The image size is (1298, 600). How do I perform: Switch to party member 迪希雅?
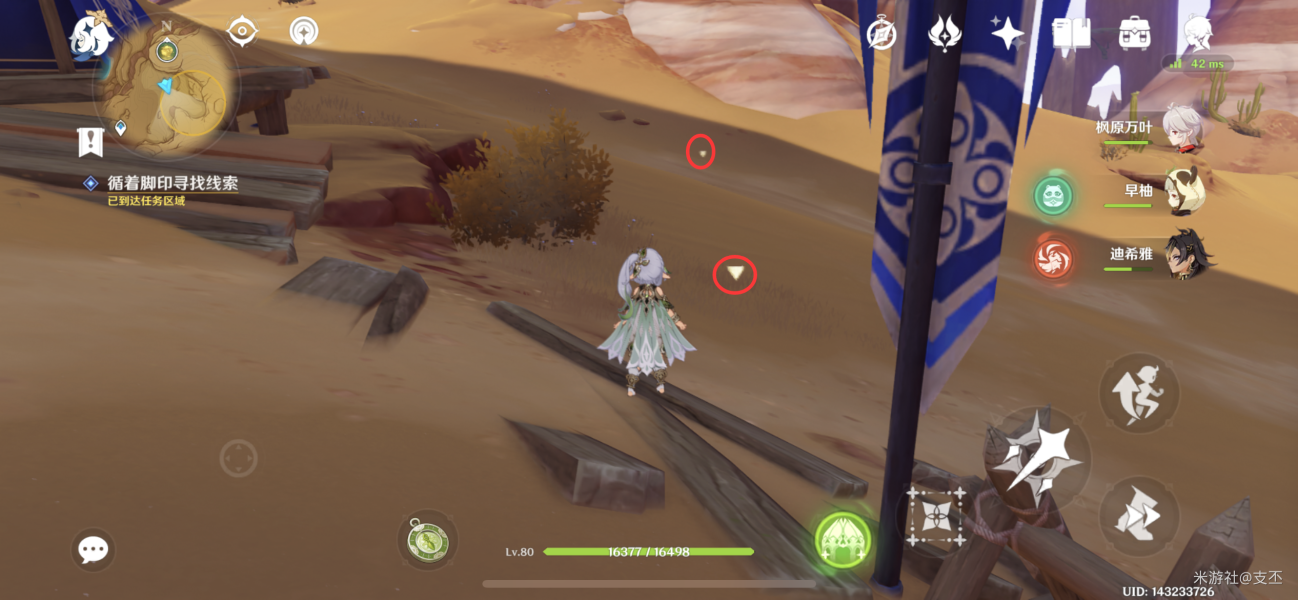(1185, 256)
